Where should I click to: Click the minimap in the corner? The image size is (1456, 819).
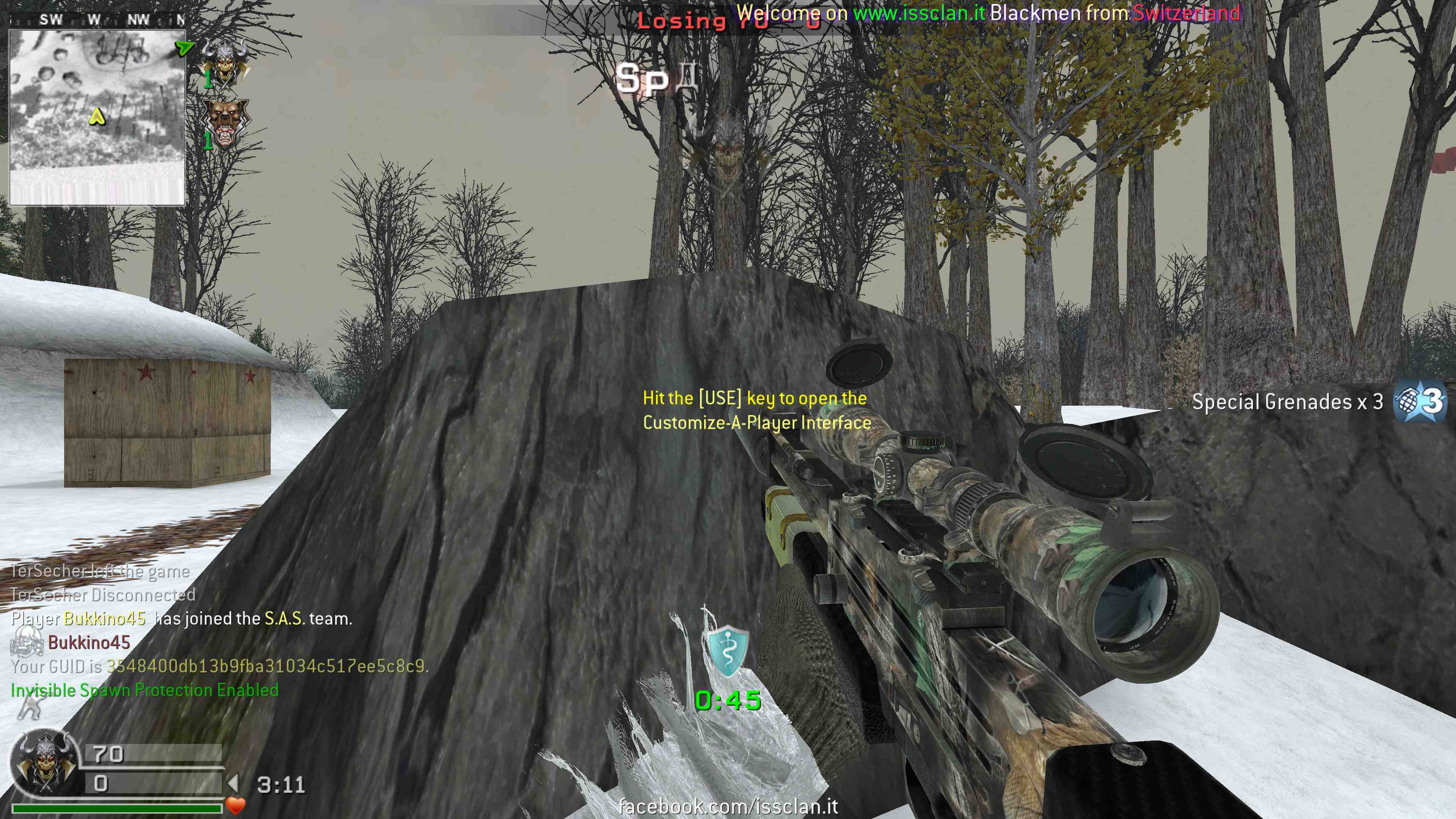(97, 117)
